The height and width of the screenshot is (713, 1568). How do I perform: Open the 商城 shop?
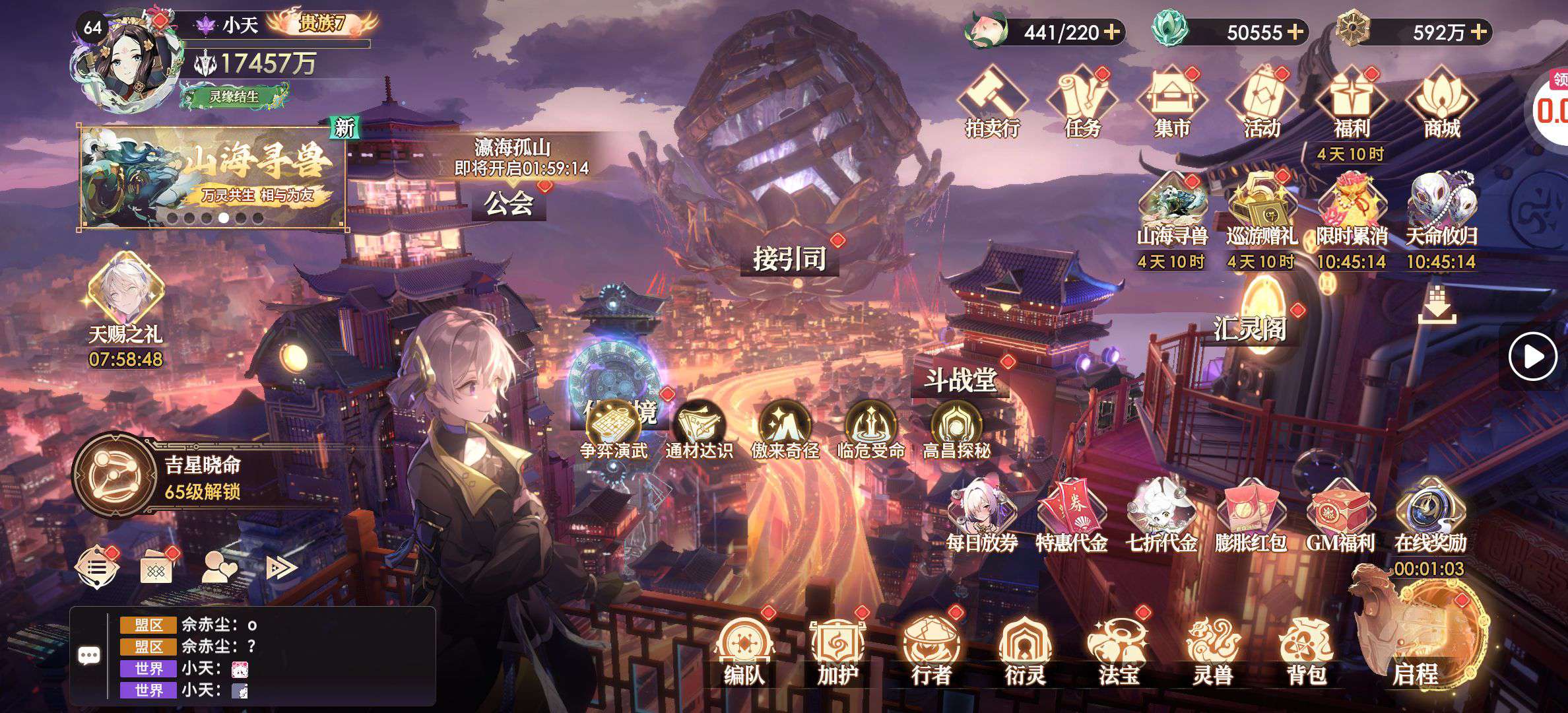1441,102
